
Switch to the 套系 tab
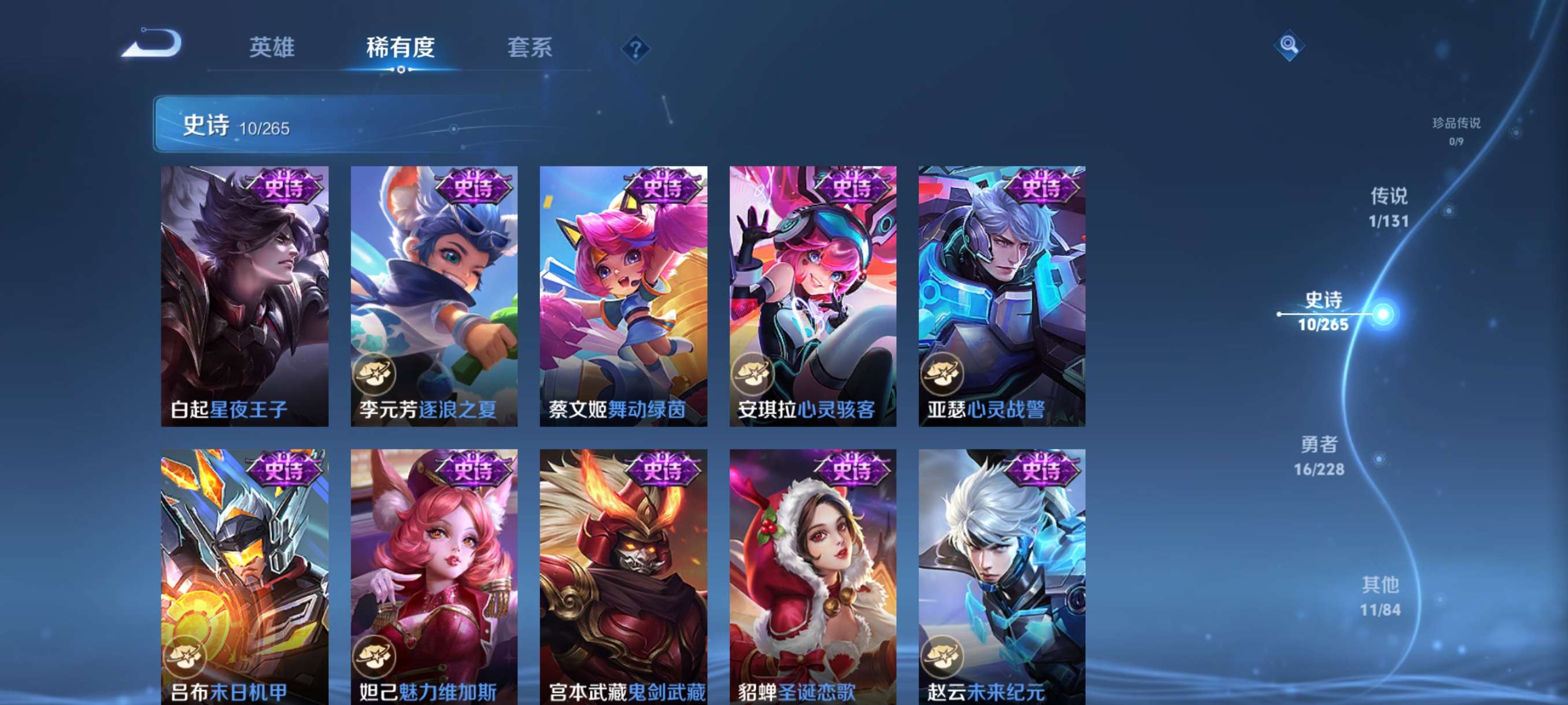pos(531,48)
